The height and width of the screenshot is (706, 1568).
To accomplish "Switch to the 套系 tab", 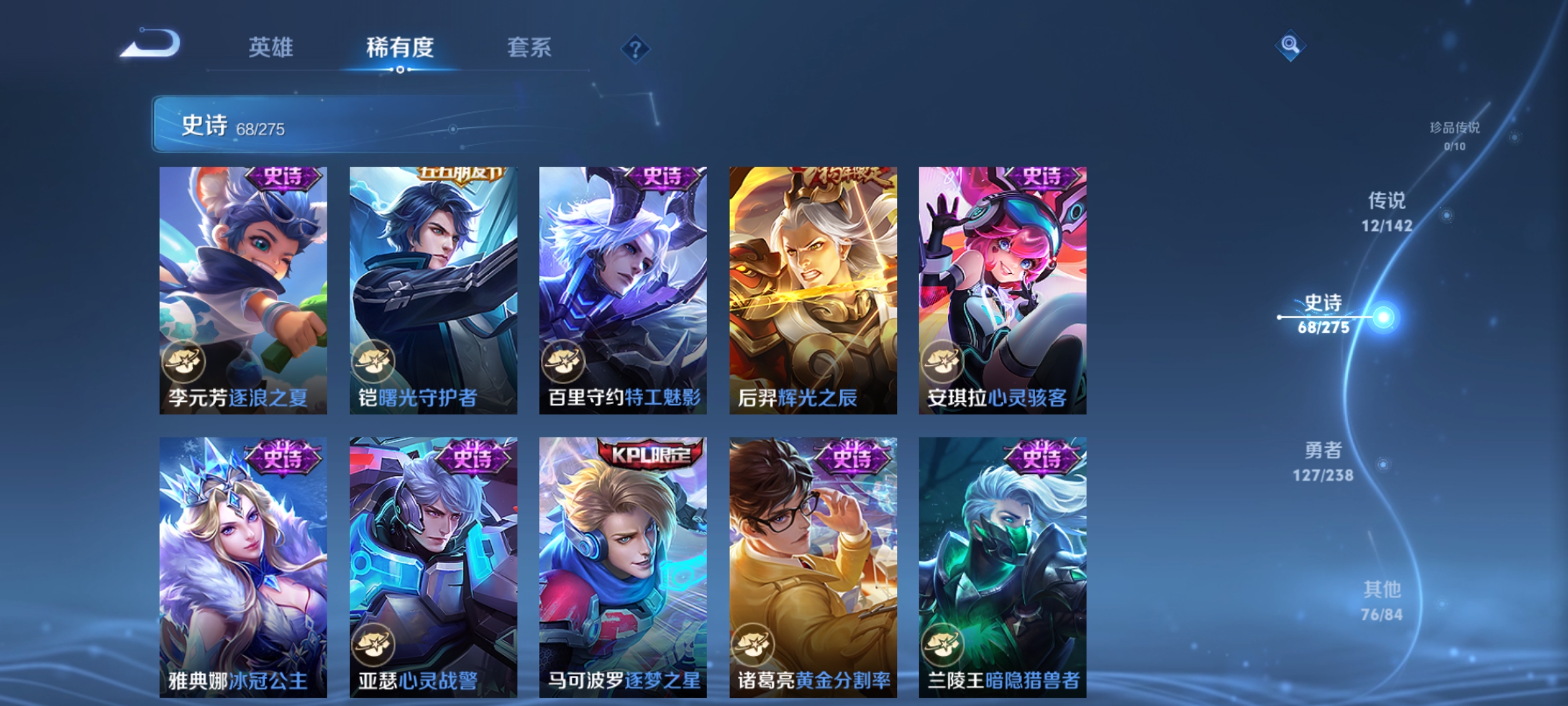I will [x=529, y=47].
